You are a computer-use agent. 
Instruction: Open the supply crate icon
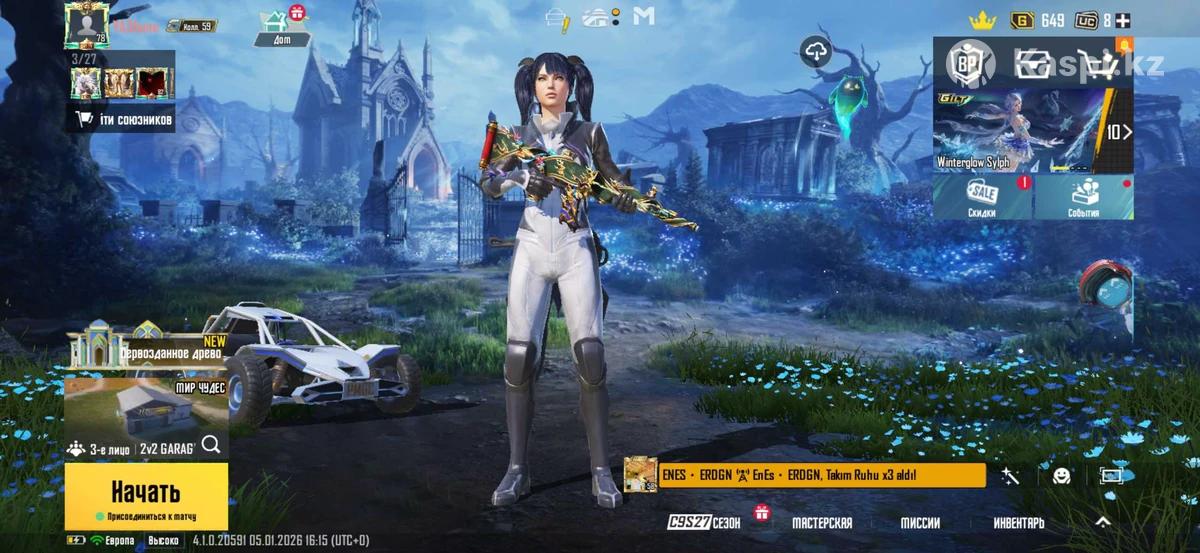[x=1033, y=63]
